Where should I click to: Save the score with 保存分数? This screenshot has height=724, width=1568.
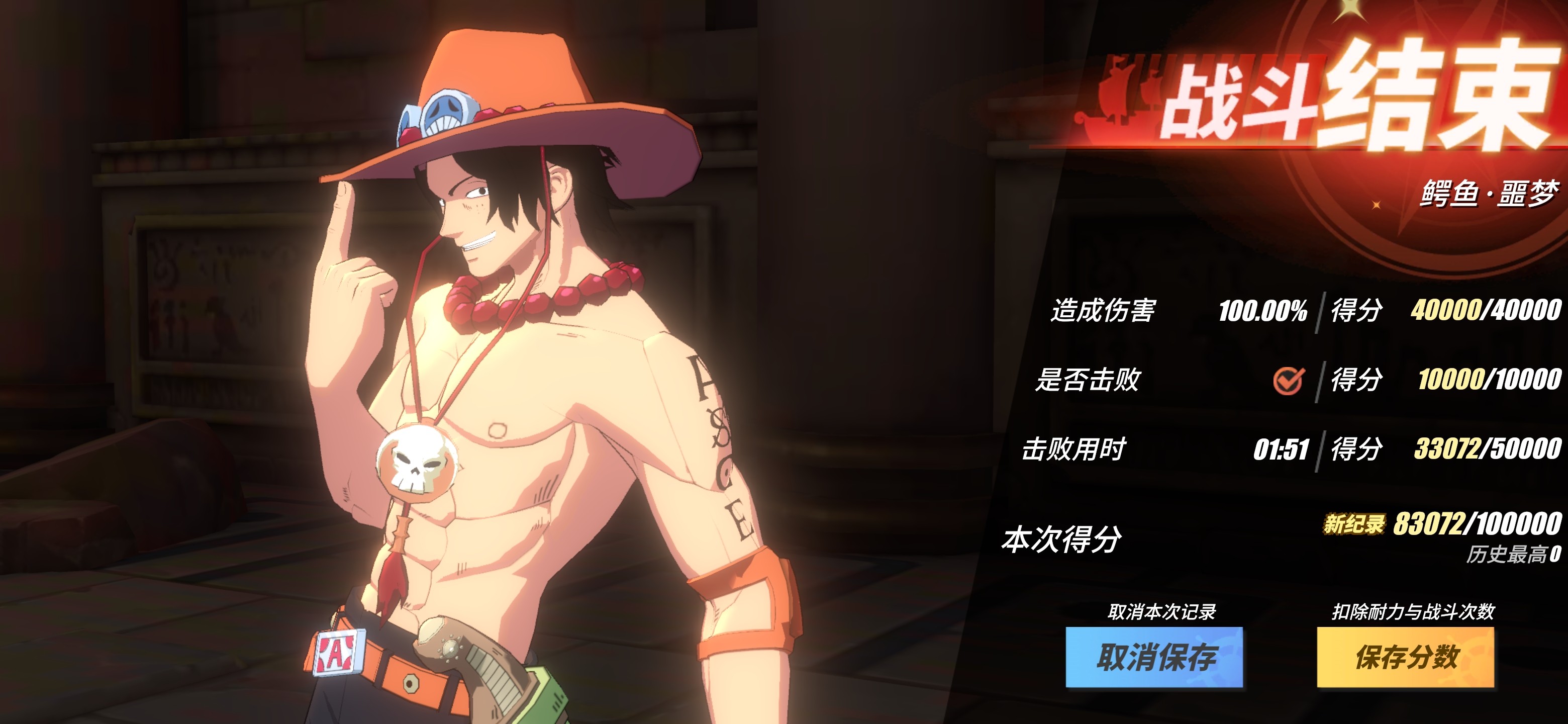tap(1406, 657)
